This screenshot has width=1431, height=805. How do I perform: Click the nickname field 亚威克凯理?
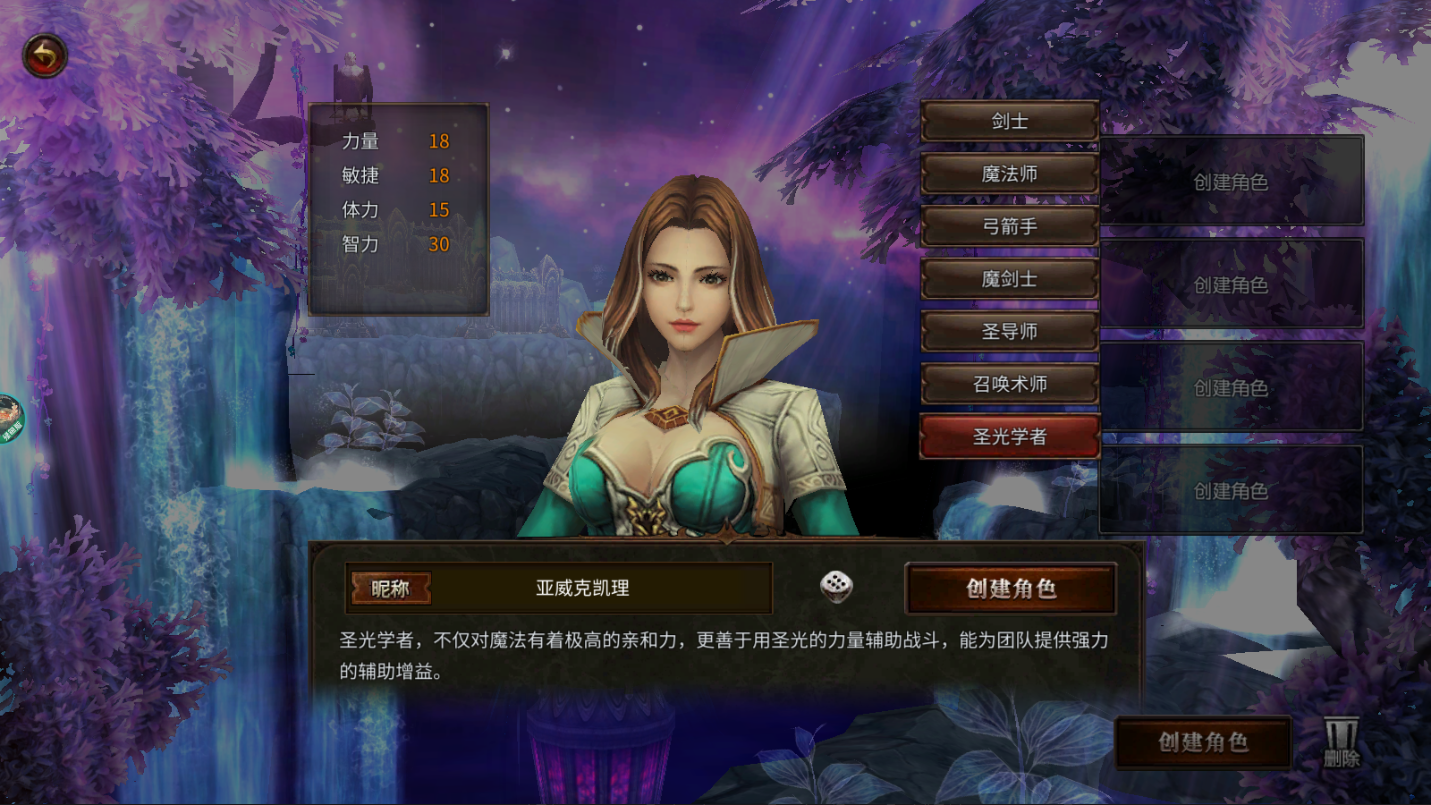pos(583,588)
